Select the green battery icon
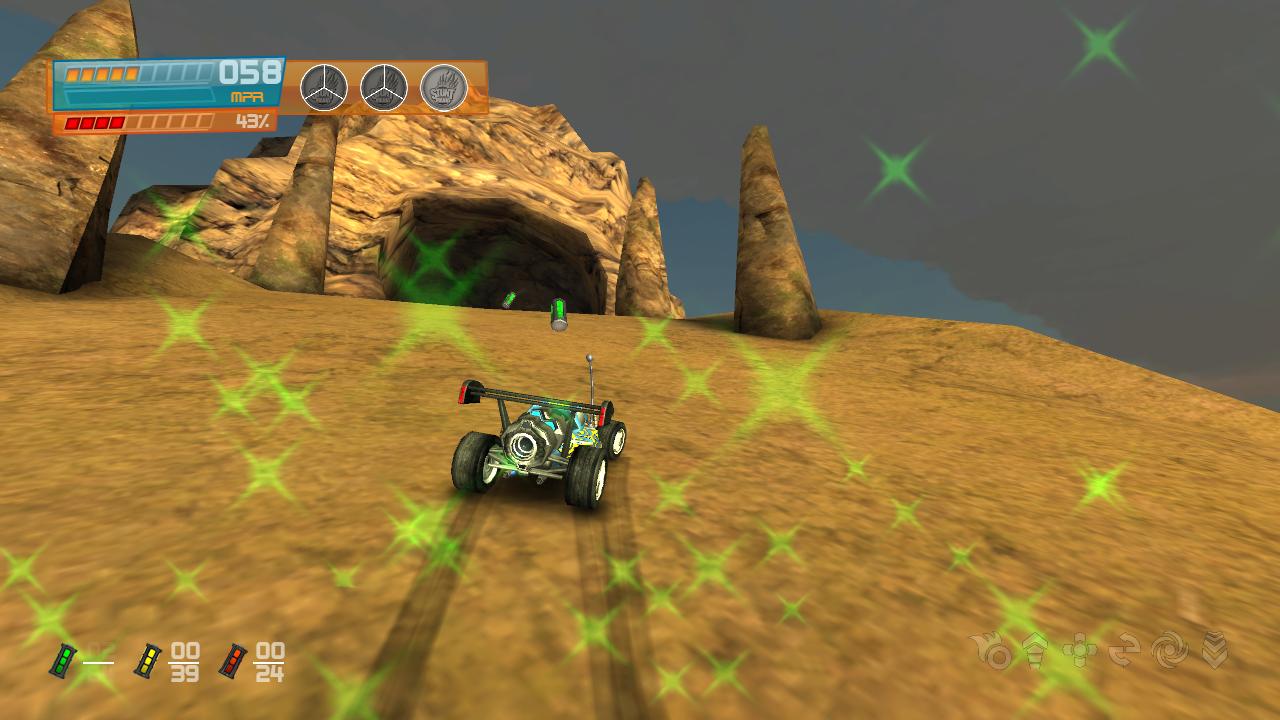 click(65, 660)
